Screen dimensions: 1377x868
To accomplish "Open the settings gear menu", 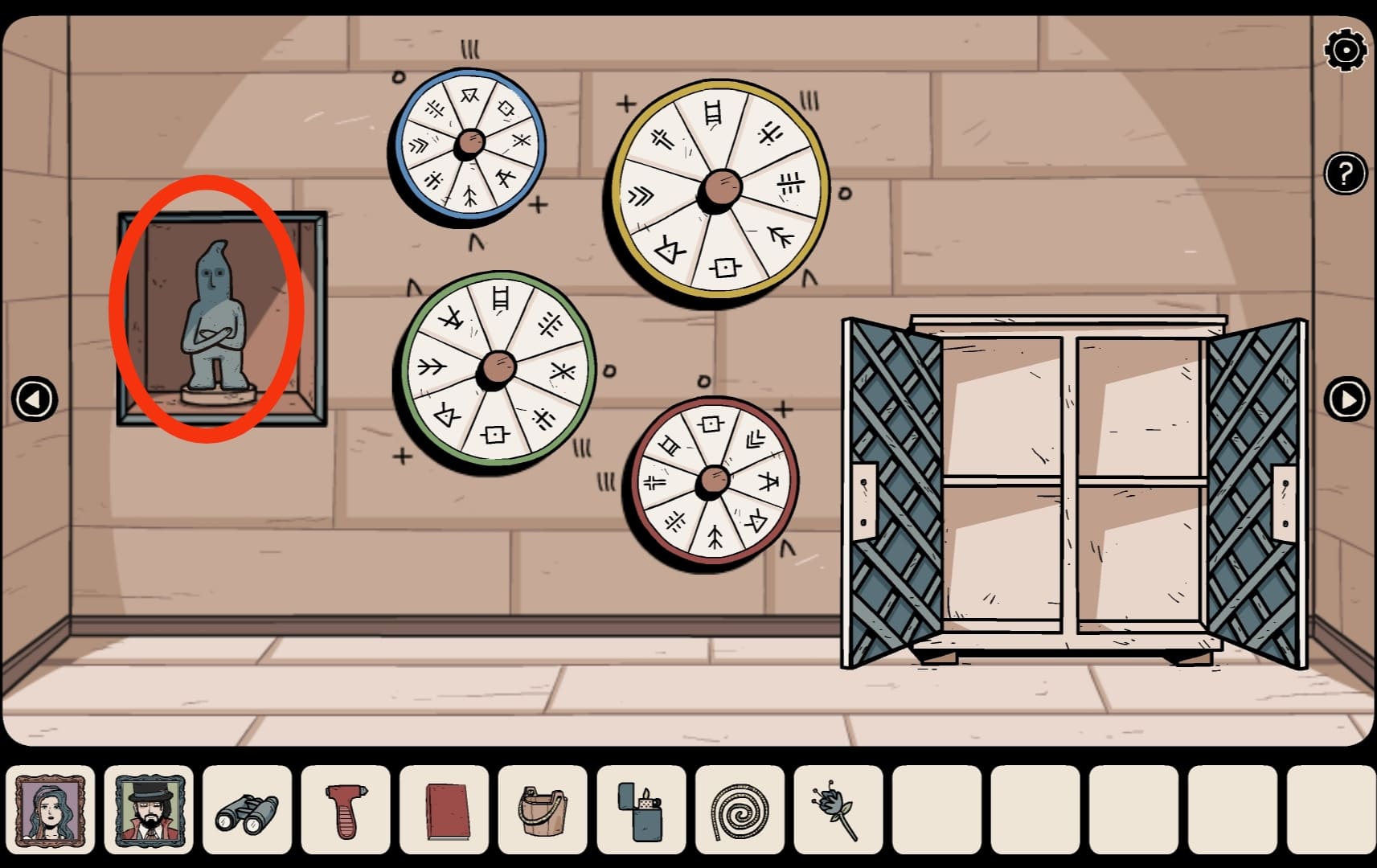I will (x=1345, y=51).
